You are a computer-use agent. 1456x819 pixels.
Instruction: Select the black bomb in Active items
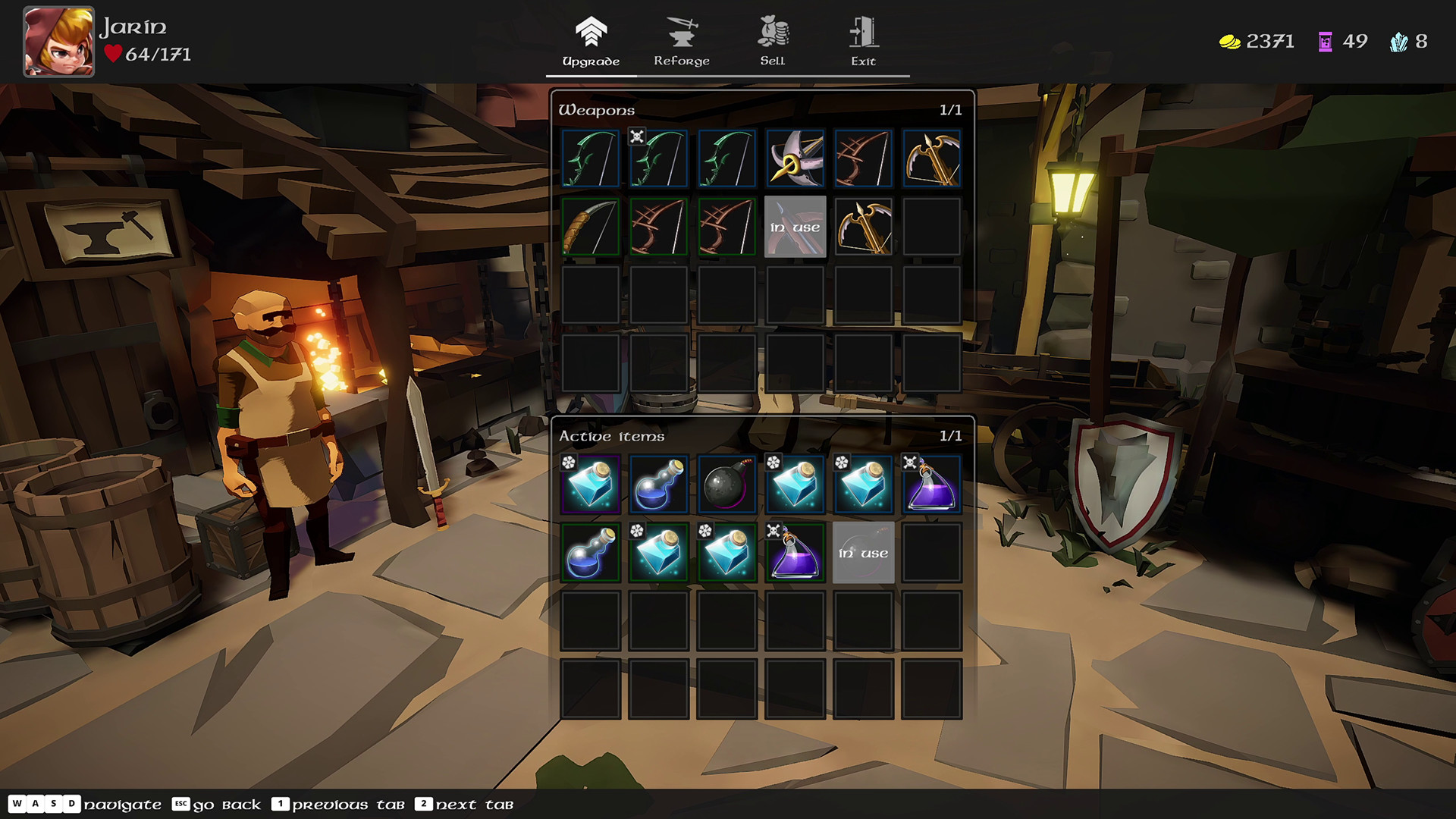click(x=726, y=485)
